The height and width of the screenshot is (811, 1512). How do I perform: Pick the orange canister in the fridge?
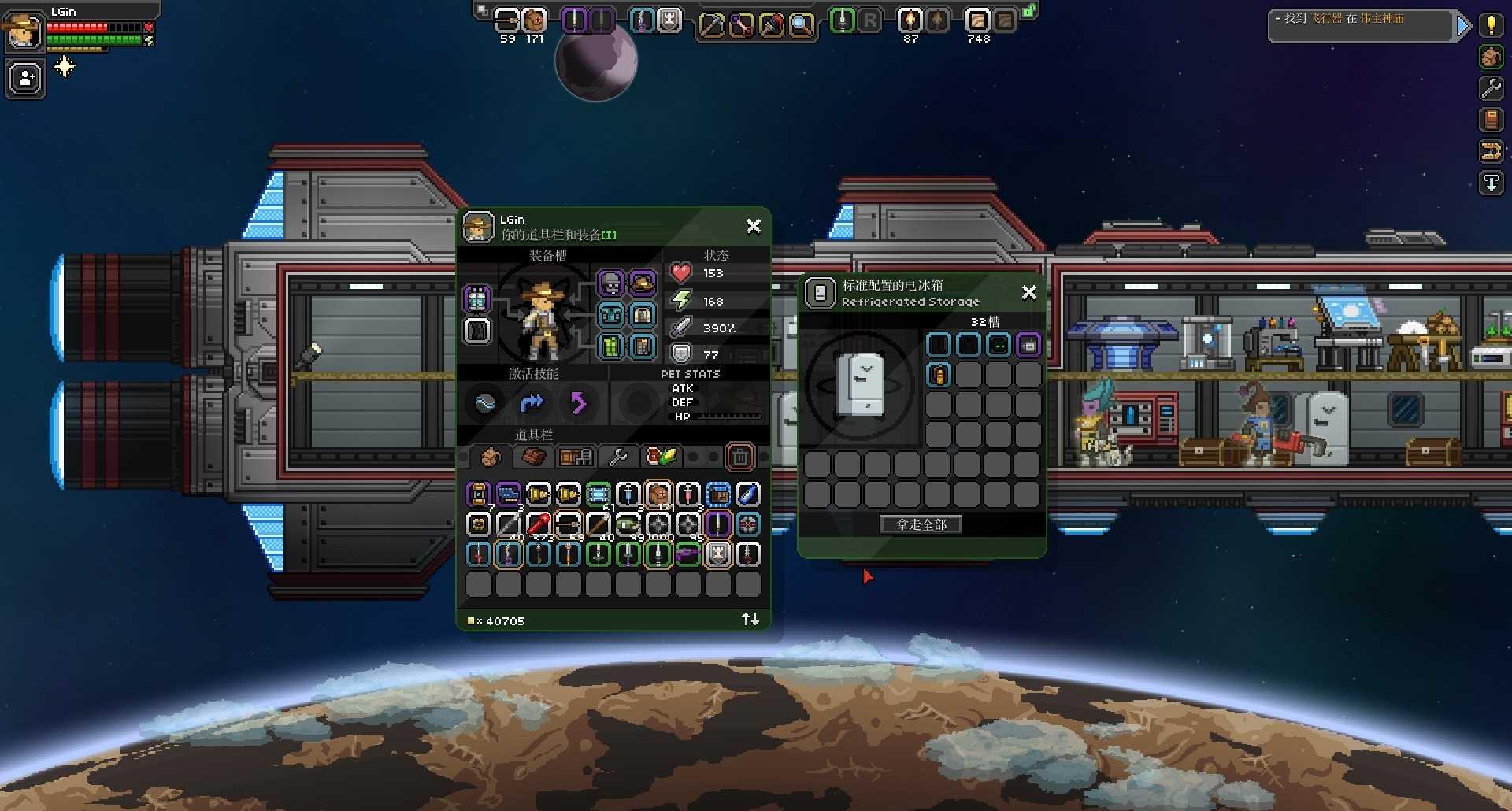938,375
